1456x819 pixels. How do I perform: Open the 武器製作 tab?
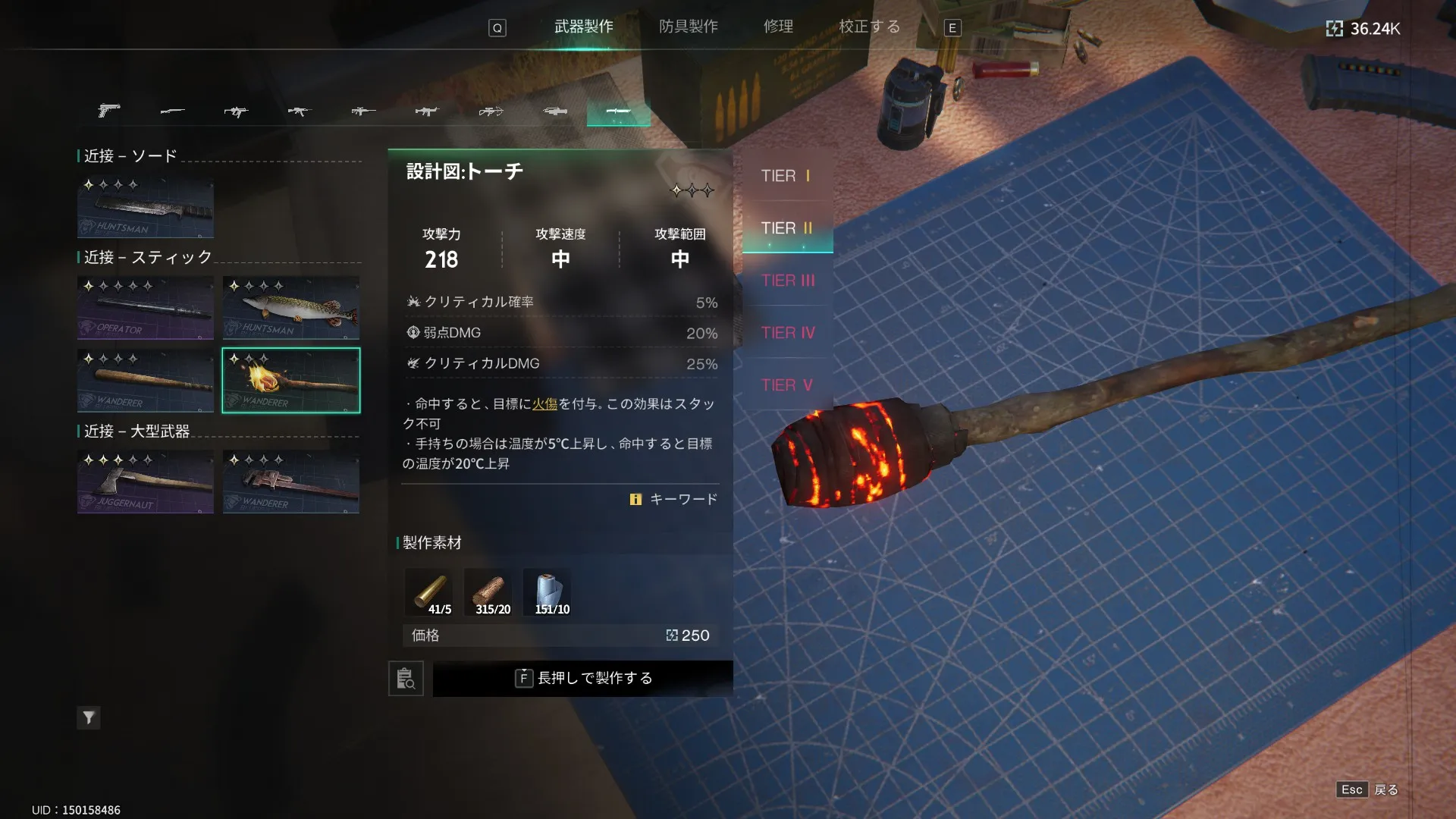click(583, 27)
